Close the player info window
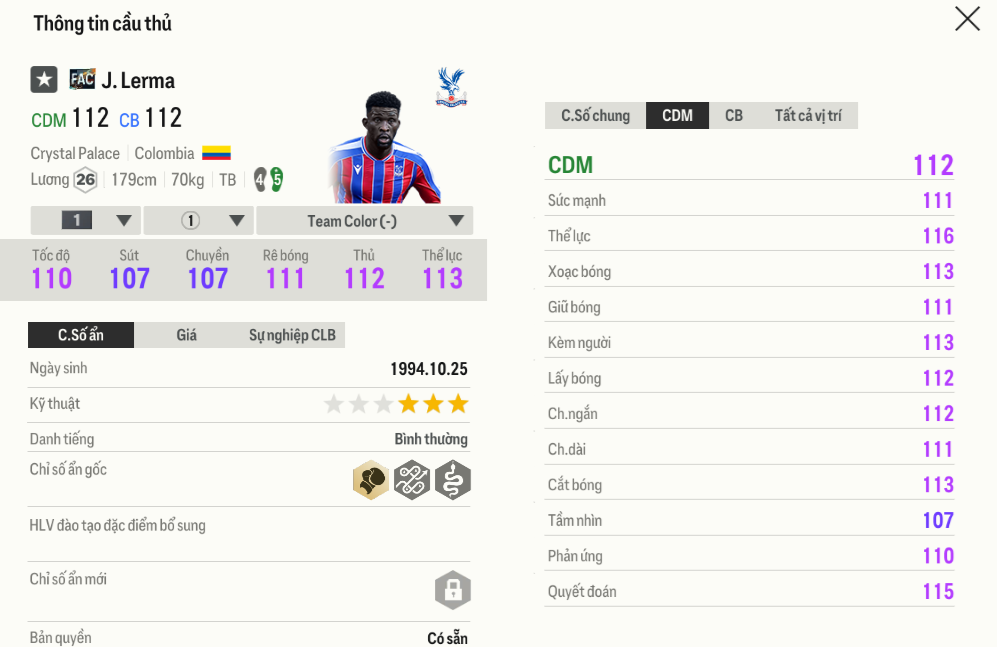Image resolution: width=997 pixels, height=647 pixels. click(x=967, y=19)
